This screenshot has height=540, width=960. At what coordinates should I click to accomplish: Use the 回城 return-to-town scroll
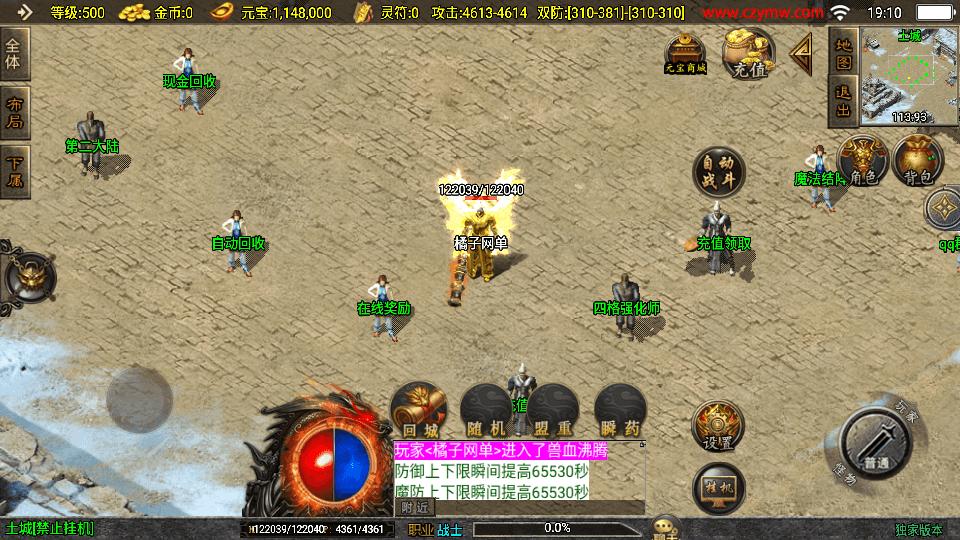418,410
